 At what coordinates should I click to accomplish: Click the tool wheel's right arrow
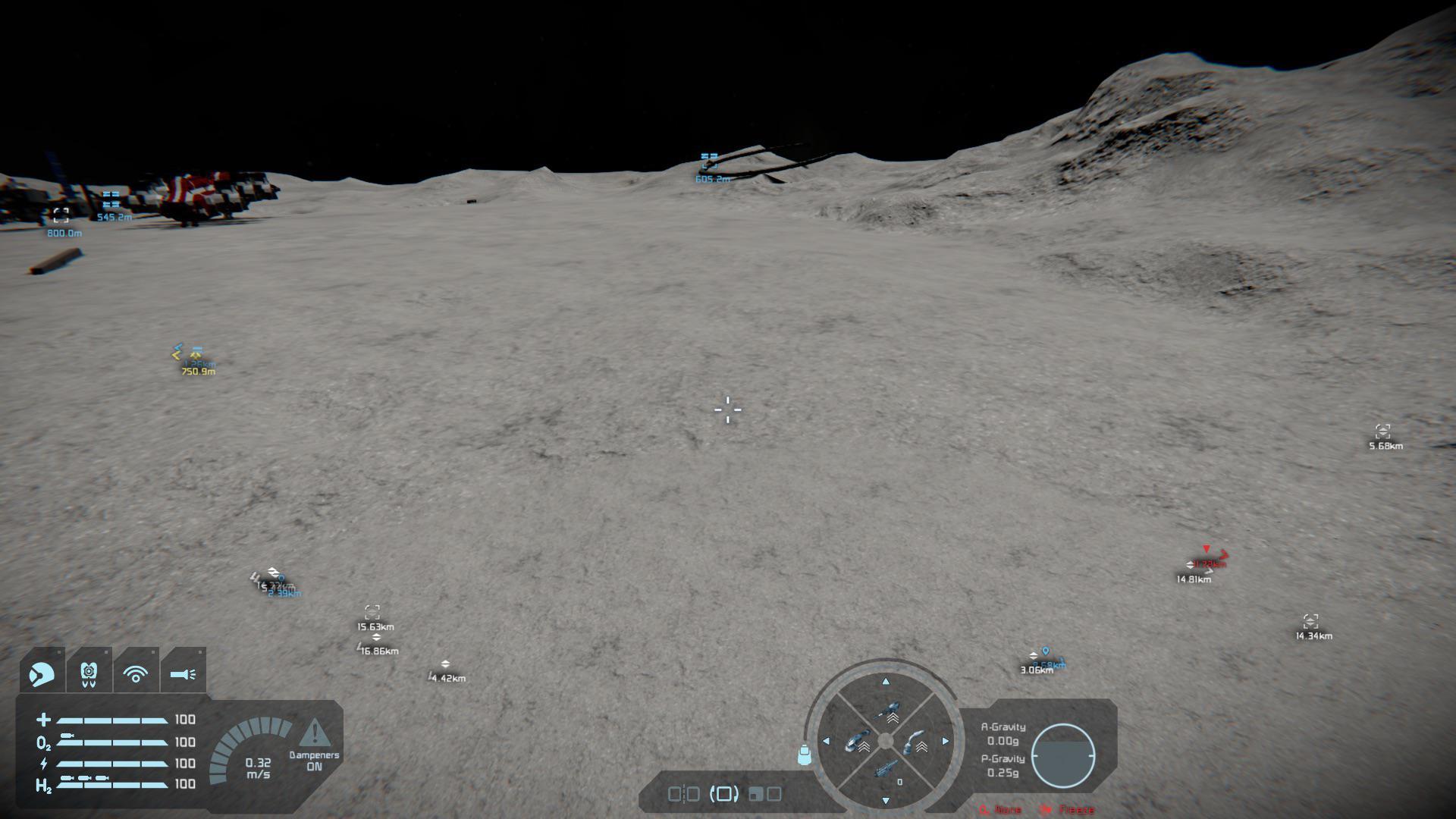point(946,741)
